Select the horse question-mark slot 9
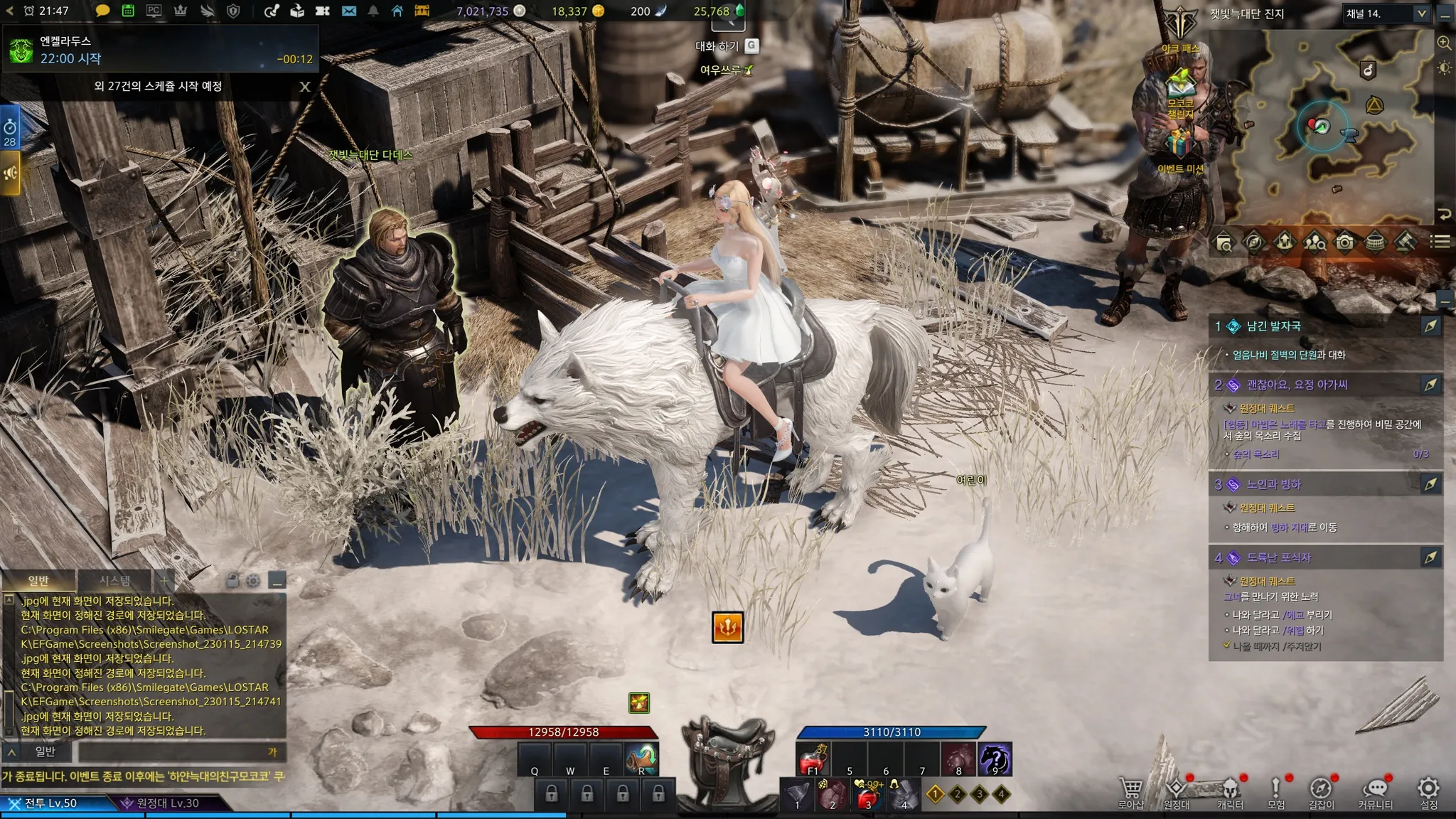Screen dimensions: 1456x819 point(995,759)
